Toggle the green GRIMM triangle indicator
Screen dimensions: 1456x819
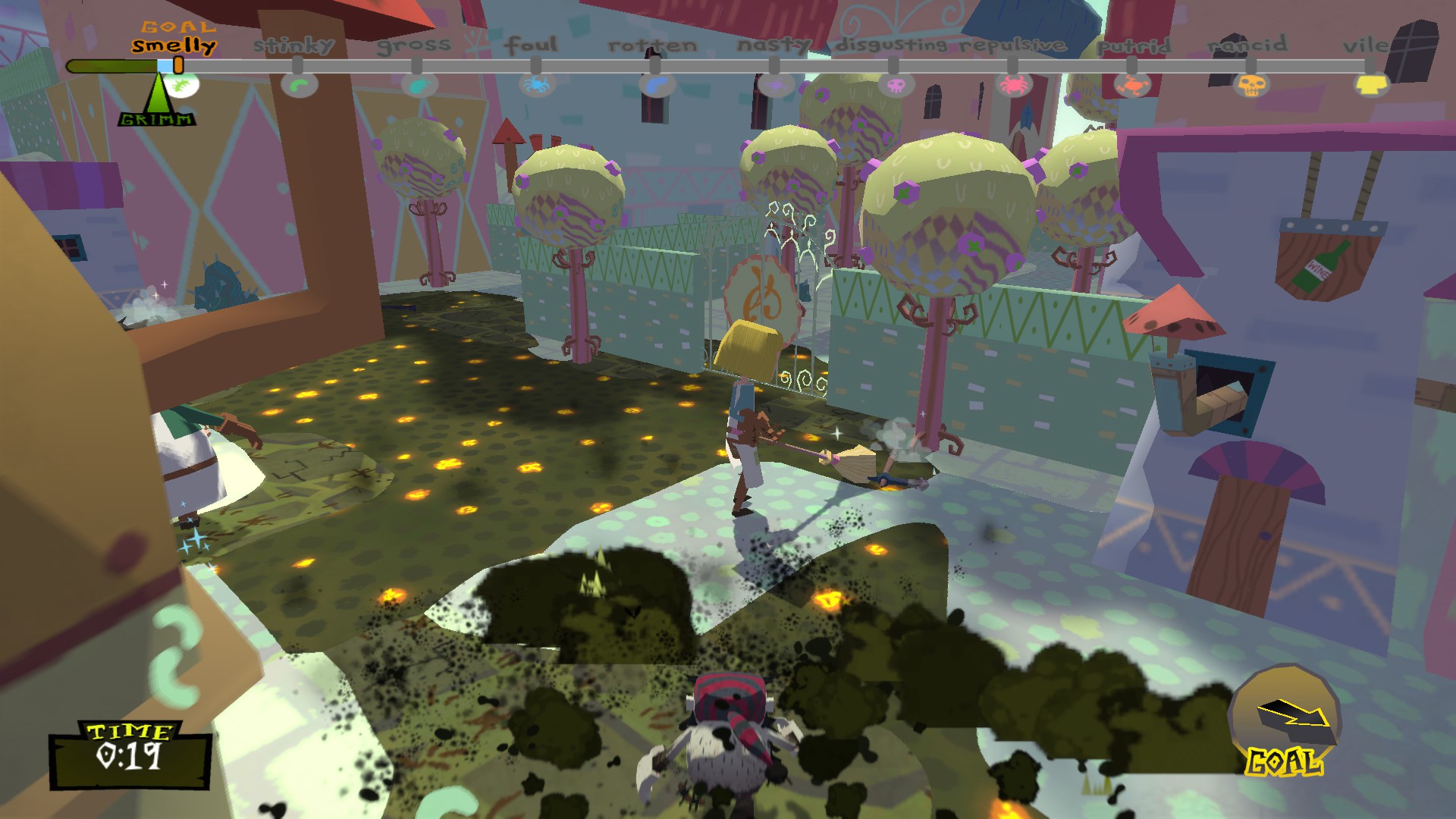157,93
